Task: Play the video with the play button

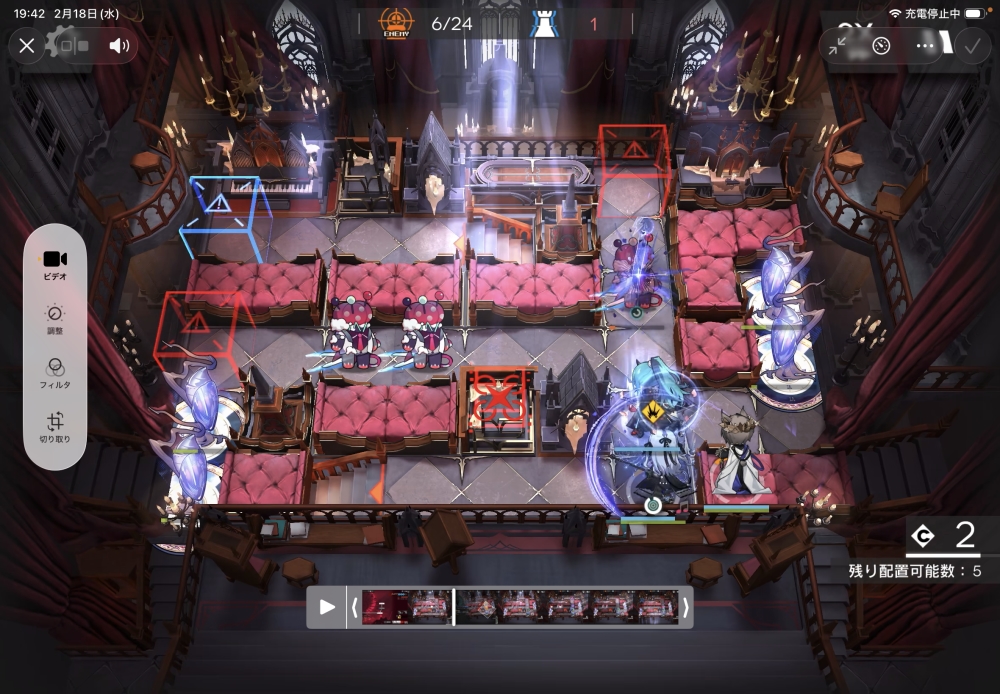Action: point(327,607)
